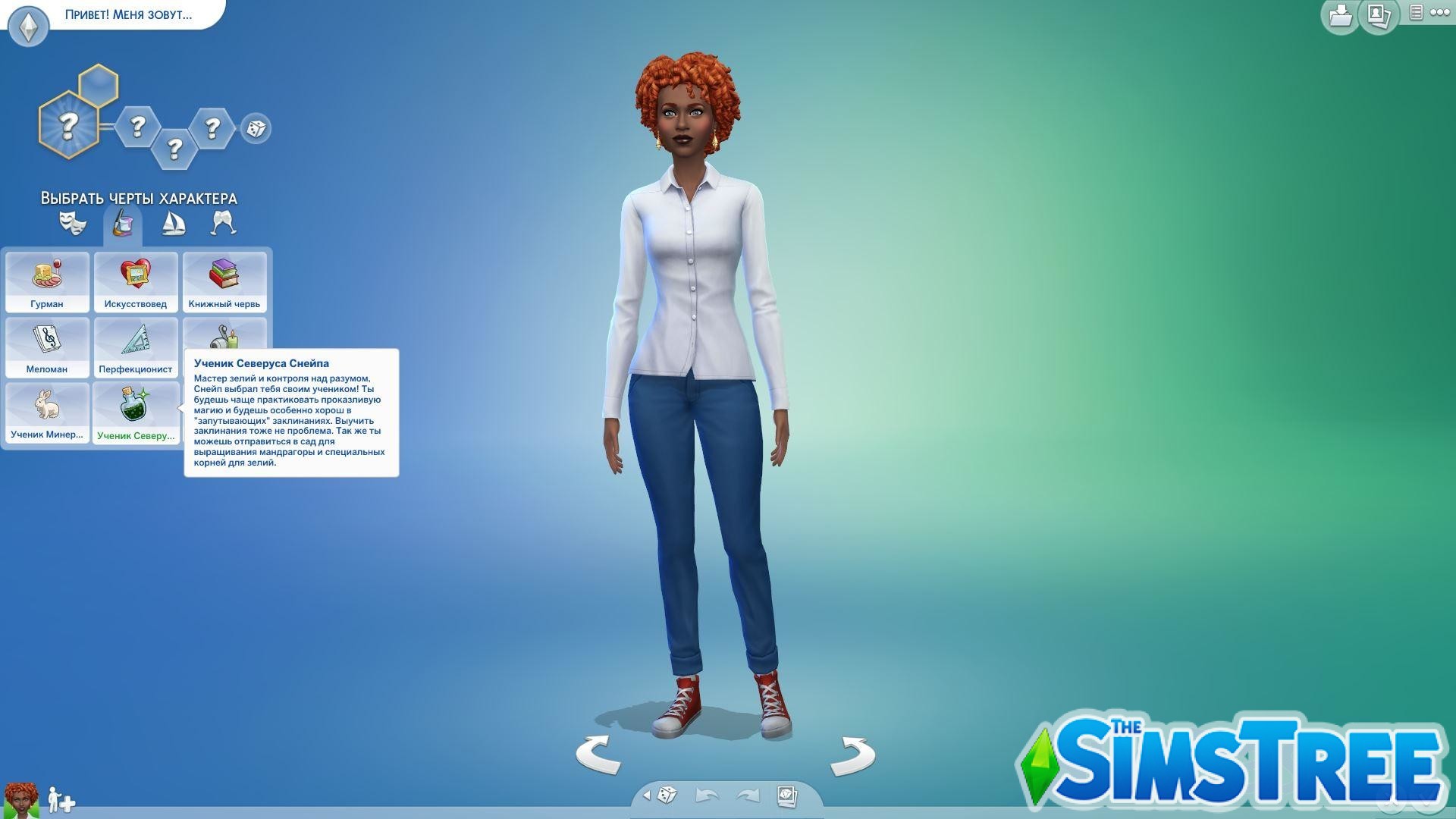Switch to the lifestyle sailboat category
The height and width of the screenshot is (819, 1456).
click(x=171, y=222)
